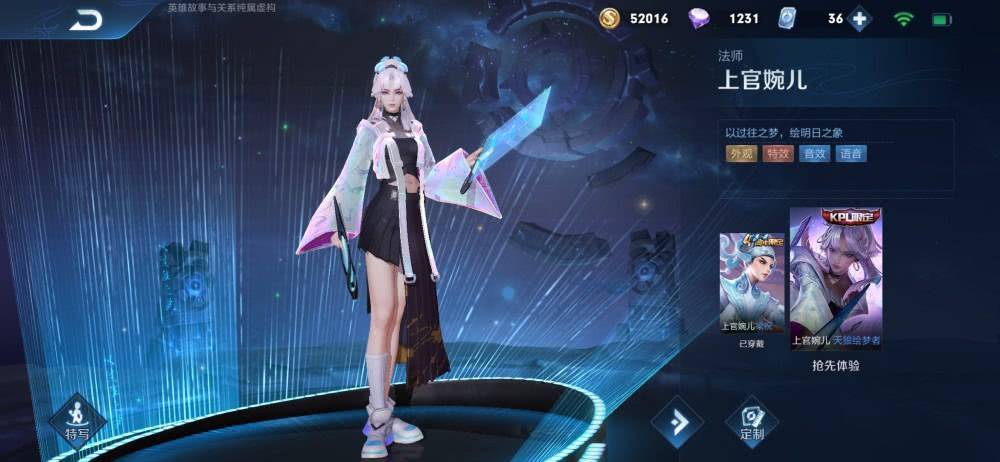Select the 语音 voice tag
The height and width of the screenshot is (462, 1000).
[x=851, y=153]
